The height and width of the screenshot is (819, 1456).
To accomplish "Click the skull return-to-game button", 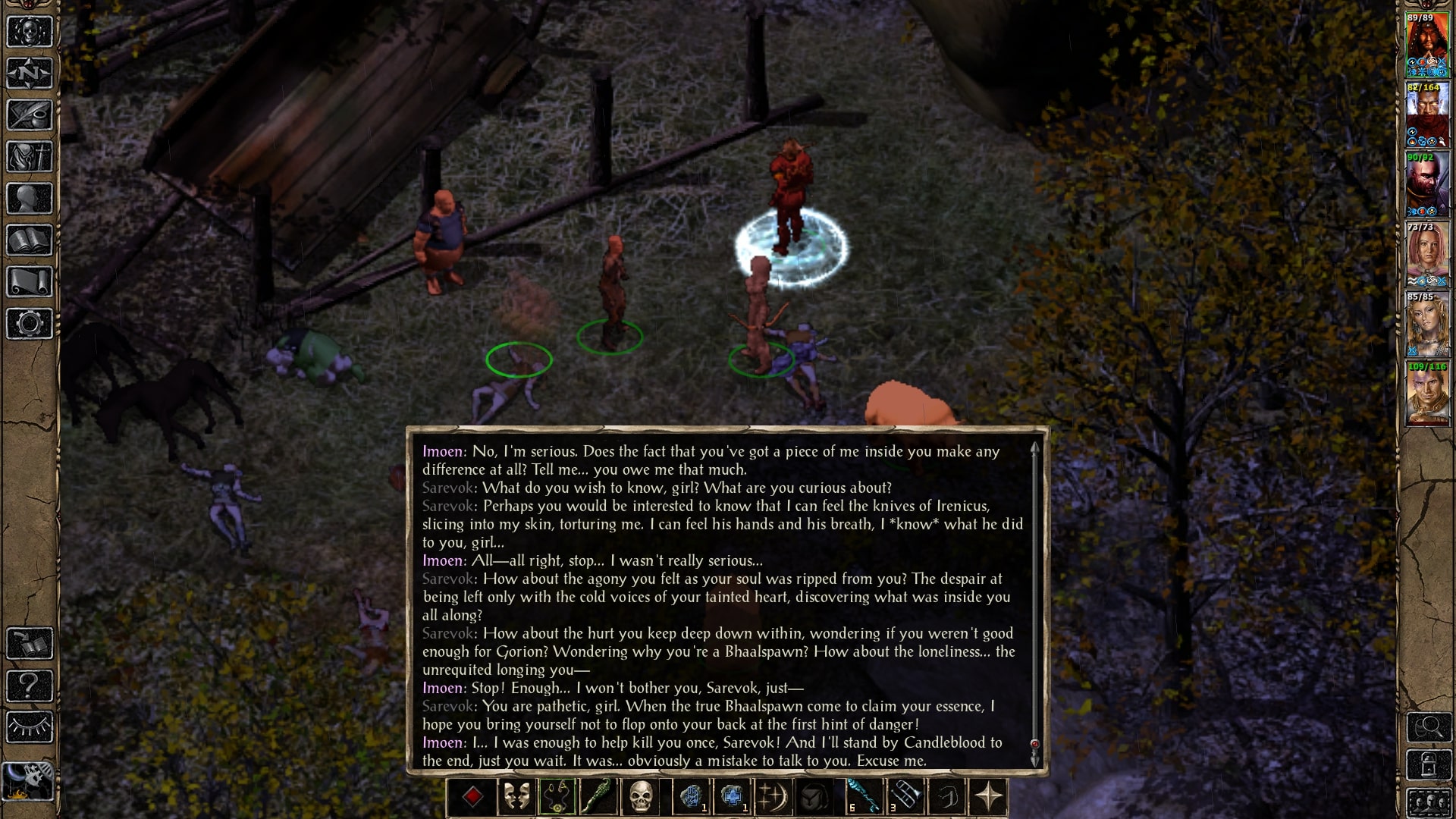I will coord(30,33).
